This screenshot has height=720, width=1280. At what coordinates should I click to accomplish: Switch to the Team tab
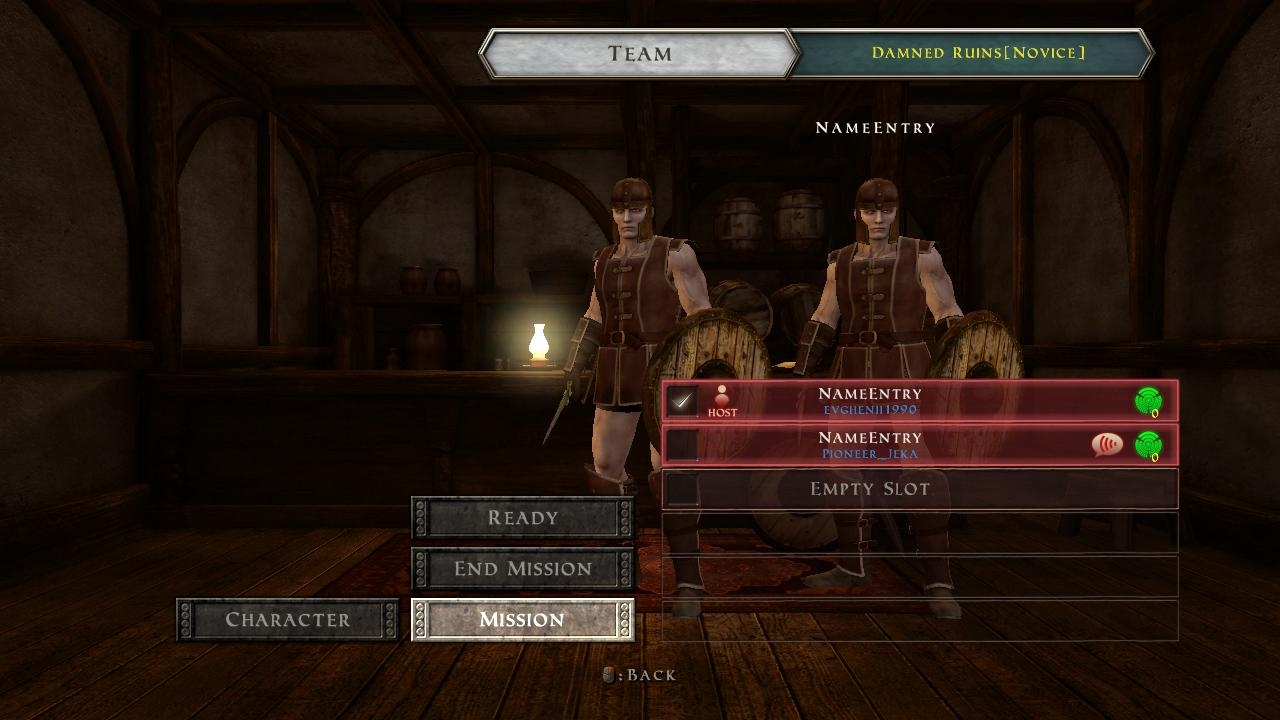click(x=639, y=54)
